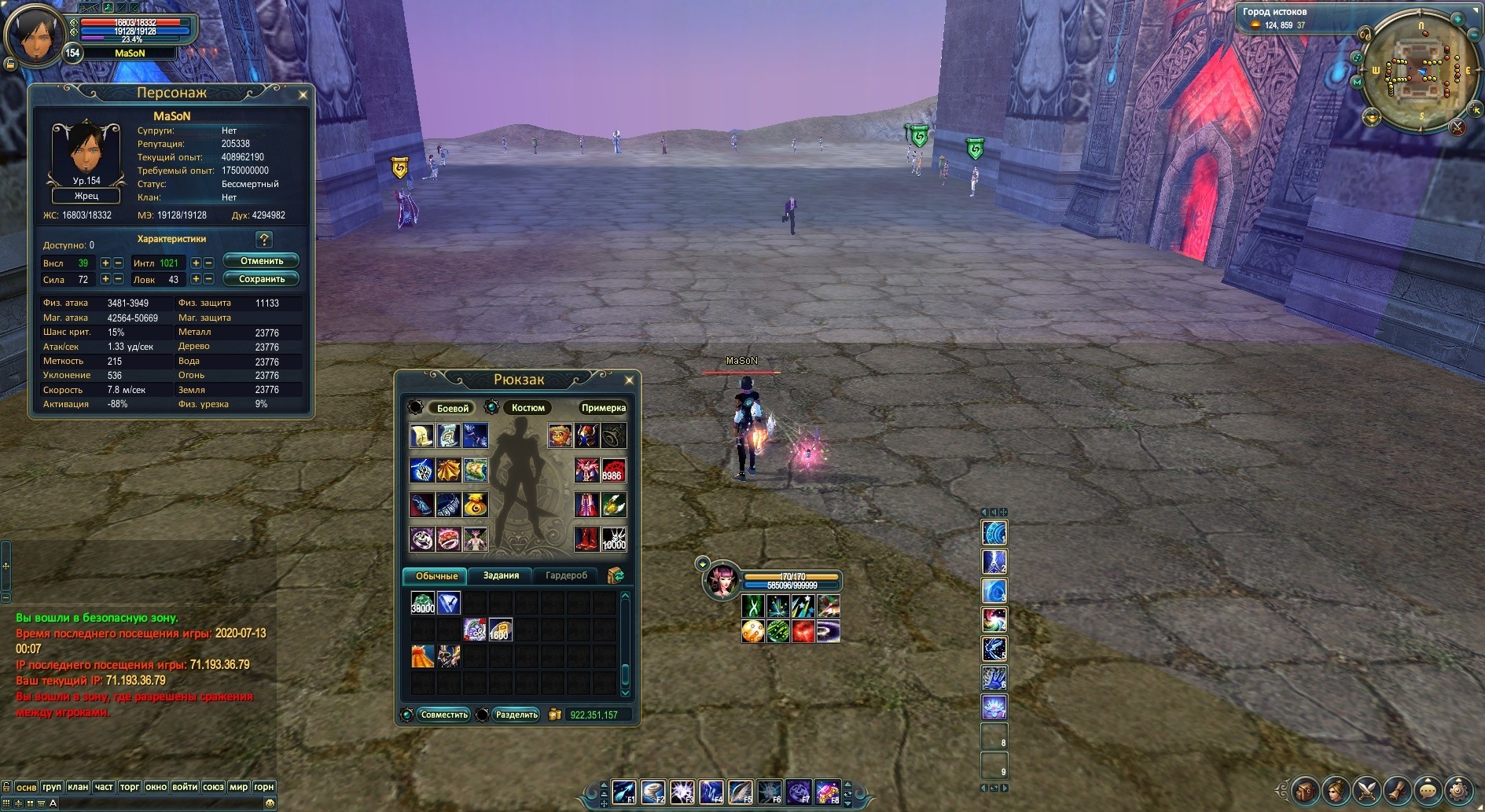Activate the F1 hotbar skill
The height and width of the screenshot is (812, 1485).
click(624, 792)
